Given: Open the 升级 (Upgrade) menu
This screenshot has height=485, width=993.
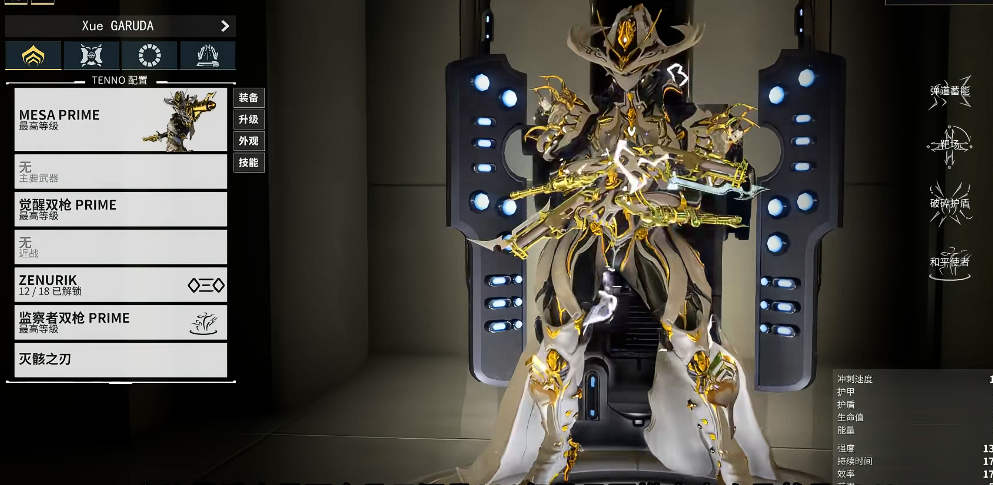Looking at the screenshot, I should click(x=248, y=119).
